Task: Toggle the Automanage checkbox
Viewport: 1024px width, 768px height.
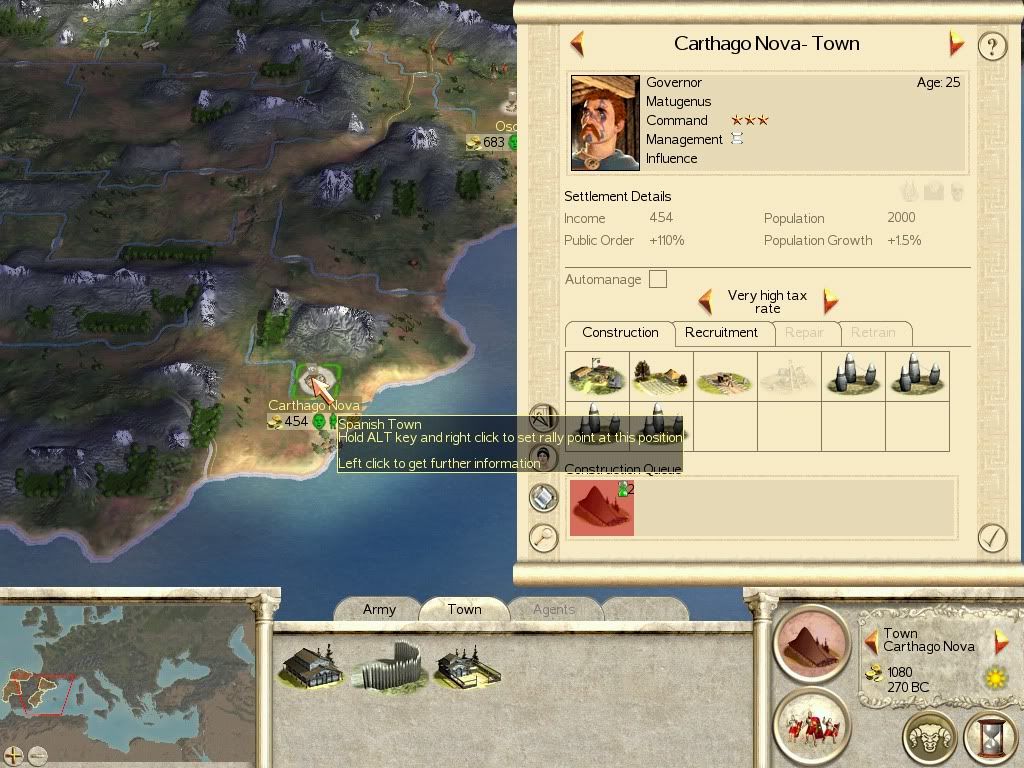Action: coord(657,279)
